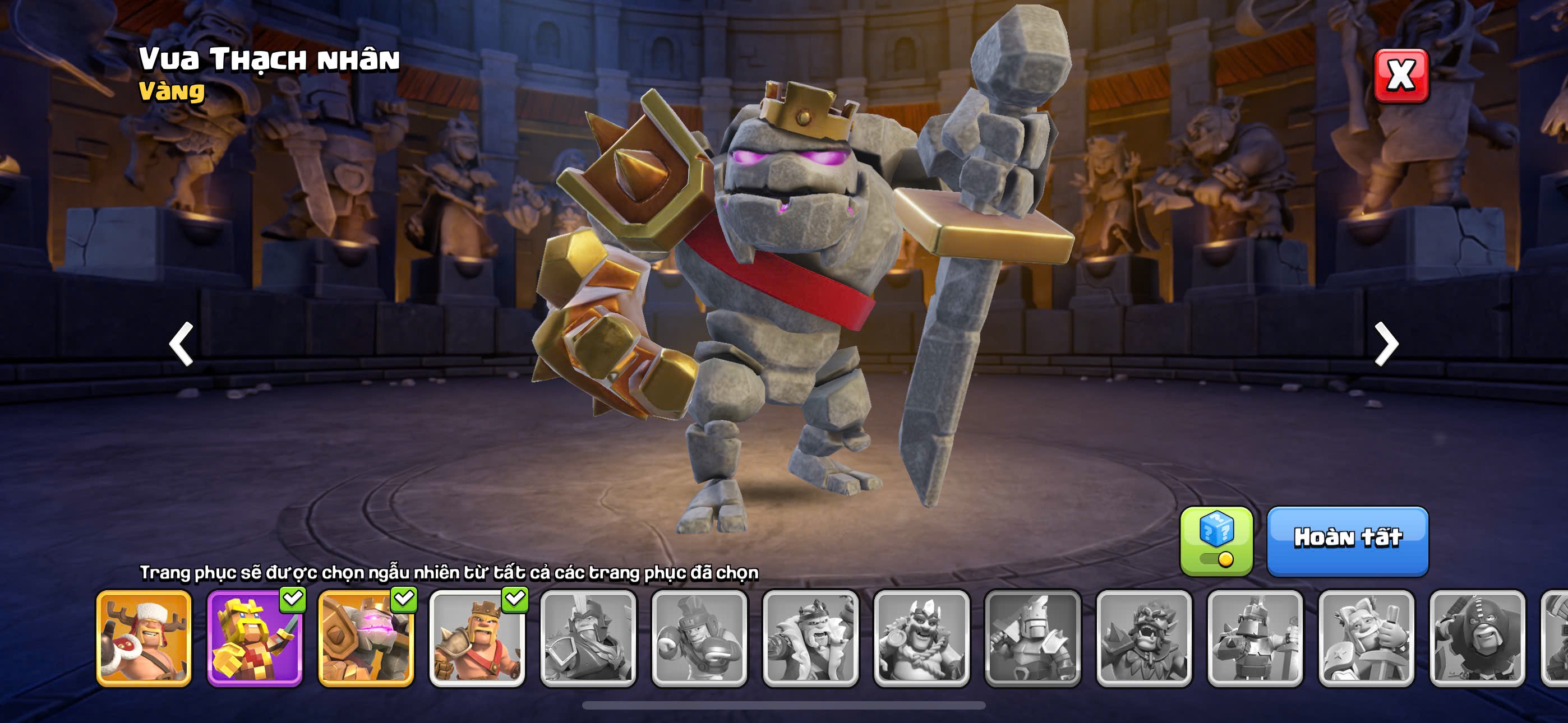Select the locked gladiator plumed helmet skin
The image size is (1568, 723).
click(x=588, y=638)
